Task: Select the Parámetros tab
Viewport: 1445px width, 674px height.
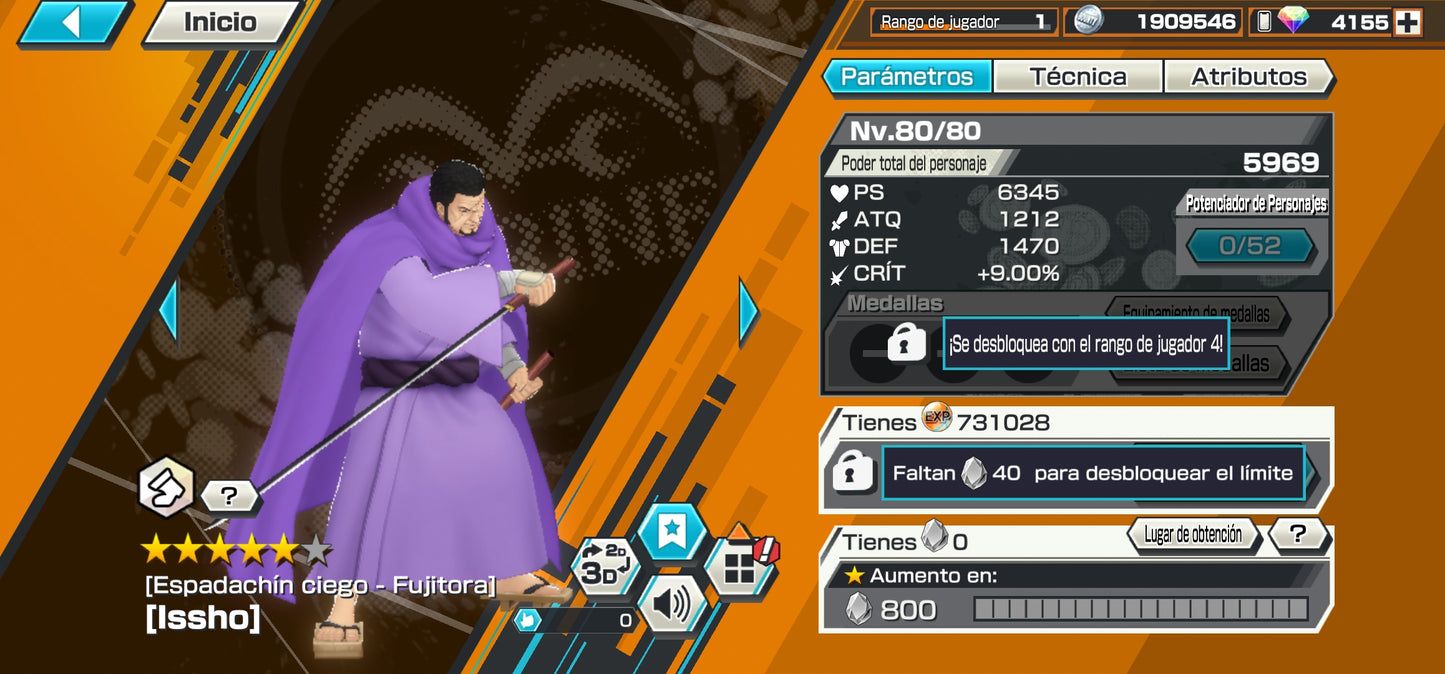Action: 906,77
